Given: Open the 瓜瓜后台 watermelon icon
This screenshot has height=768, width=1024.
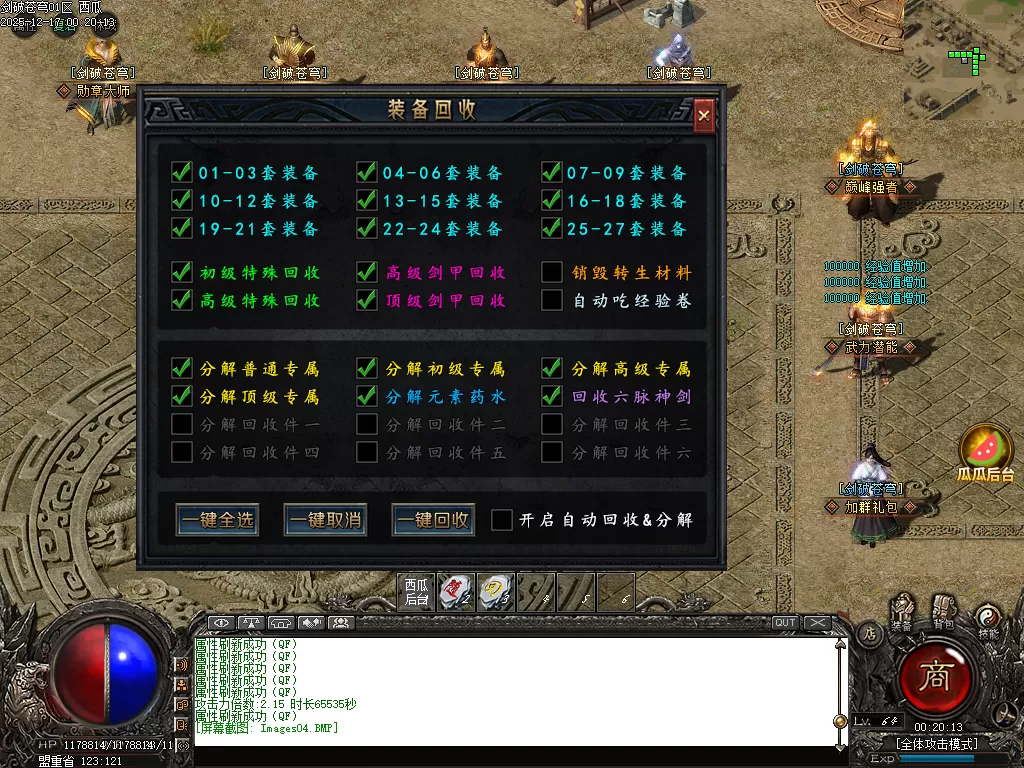Looking at the screenshot, I should [x=985, y=448].
